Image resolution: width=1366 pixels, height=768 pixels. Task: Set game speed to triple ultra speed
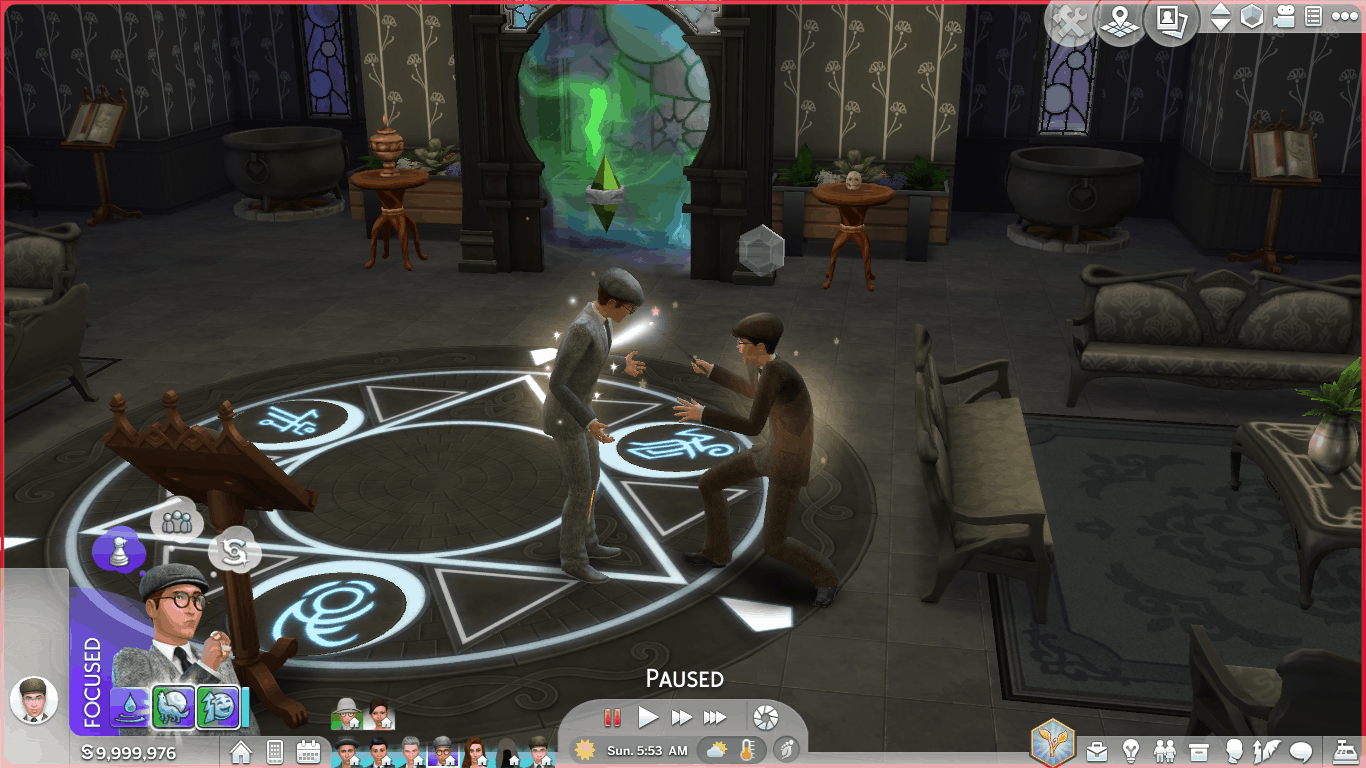[x=715, y=717]
